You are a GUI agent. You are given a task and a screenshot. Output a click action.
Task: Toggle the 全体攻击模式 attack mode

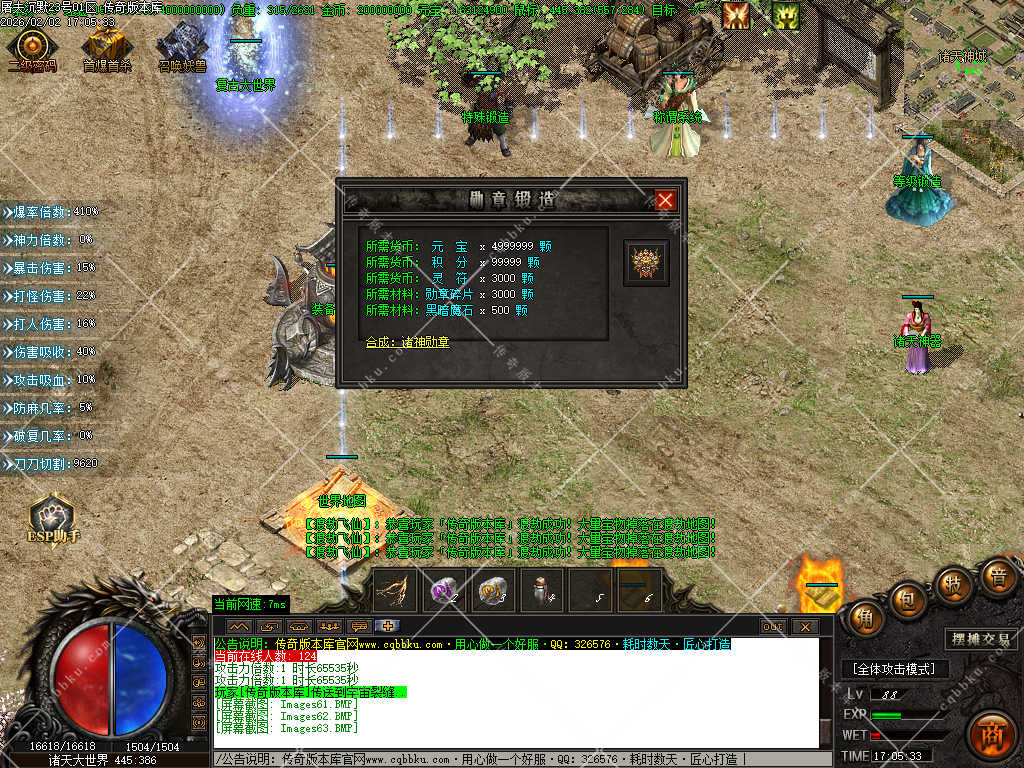pyautogui.click(x=893, y=669)
